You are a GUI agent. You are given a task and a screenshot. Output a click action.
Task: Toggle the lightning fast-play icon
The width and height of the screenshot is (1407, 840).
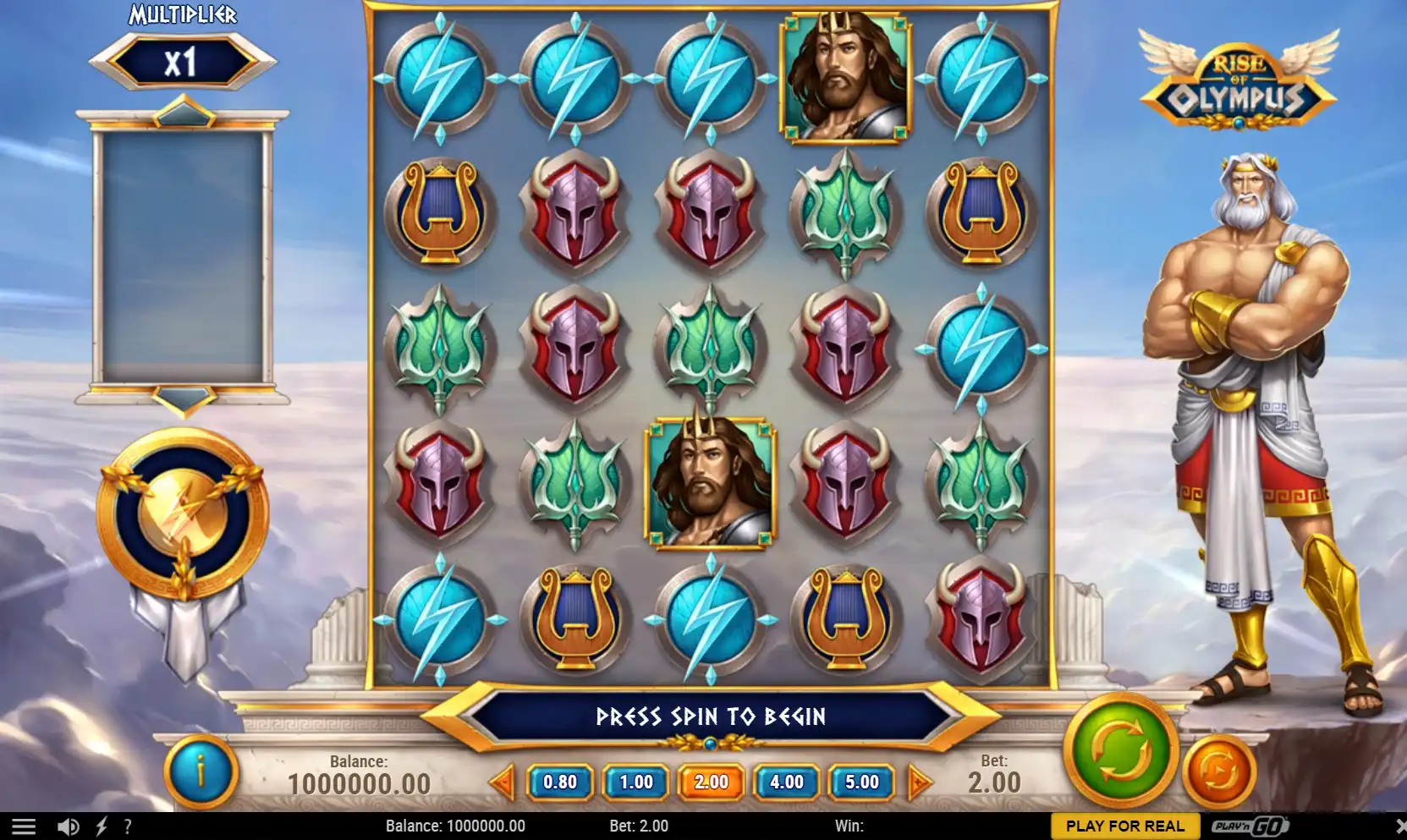click(x=102, y=826)
